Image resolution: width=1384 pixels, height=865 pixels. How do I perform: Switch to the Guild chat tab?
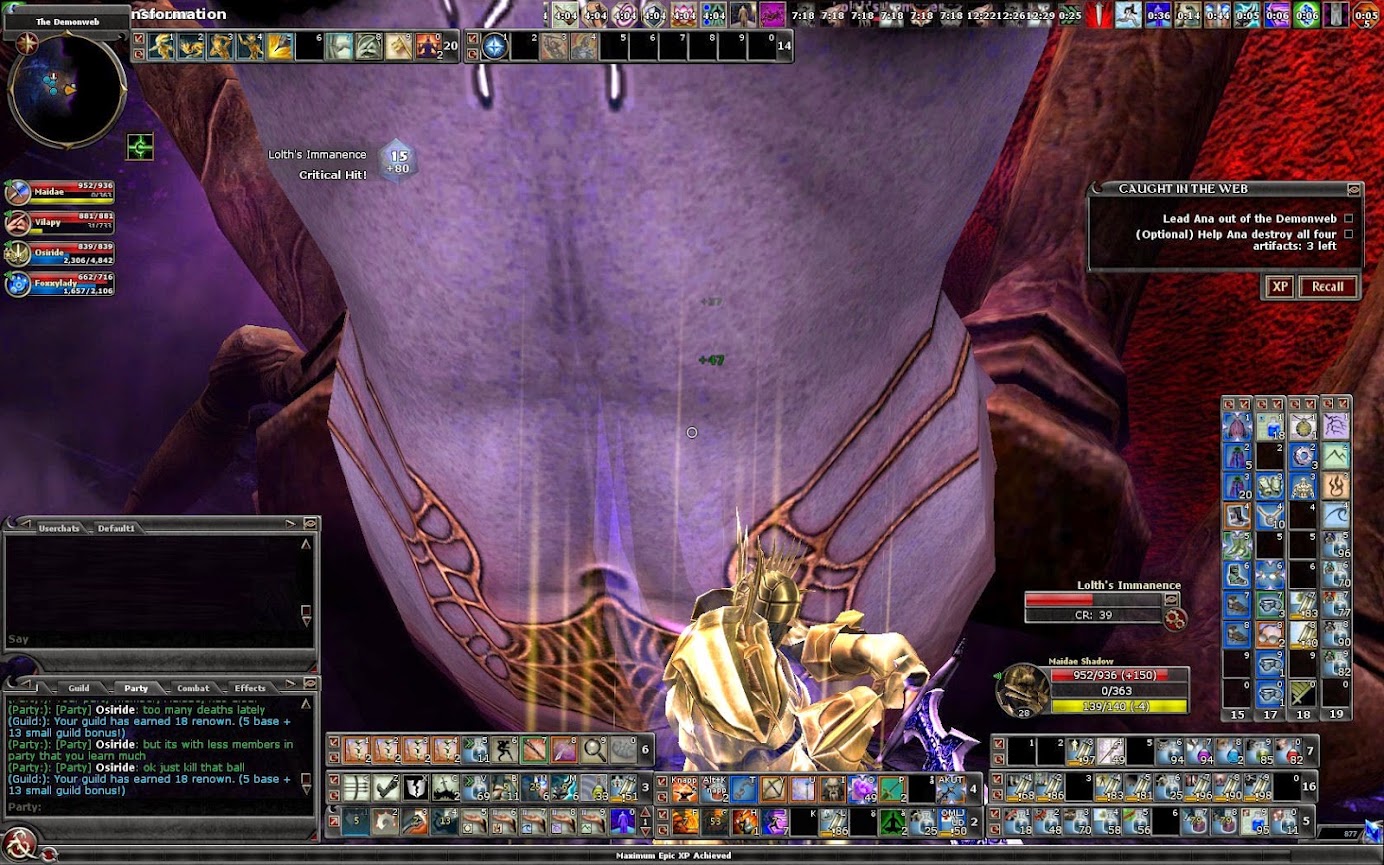point(79,688)
